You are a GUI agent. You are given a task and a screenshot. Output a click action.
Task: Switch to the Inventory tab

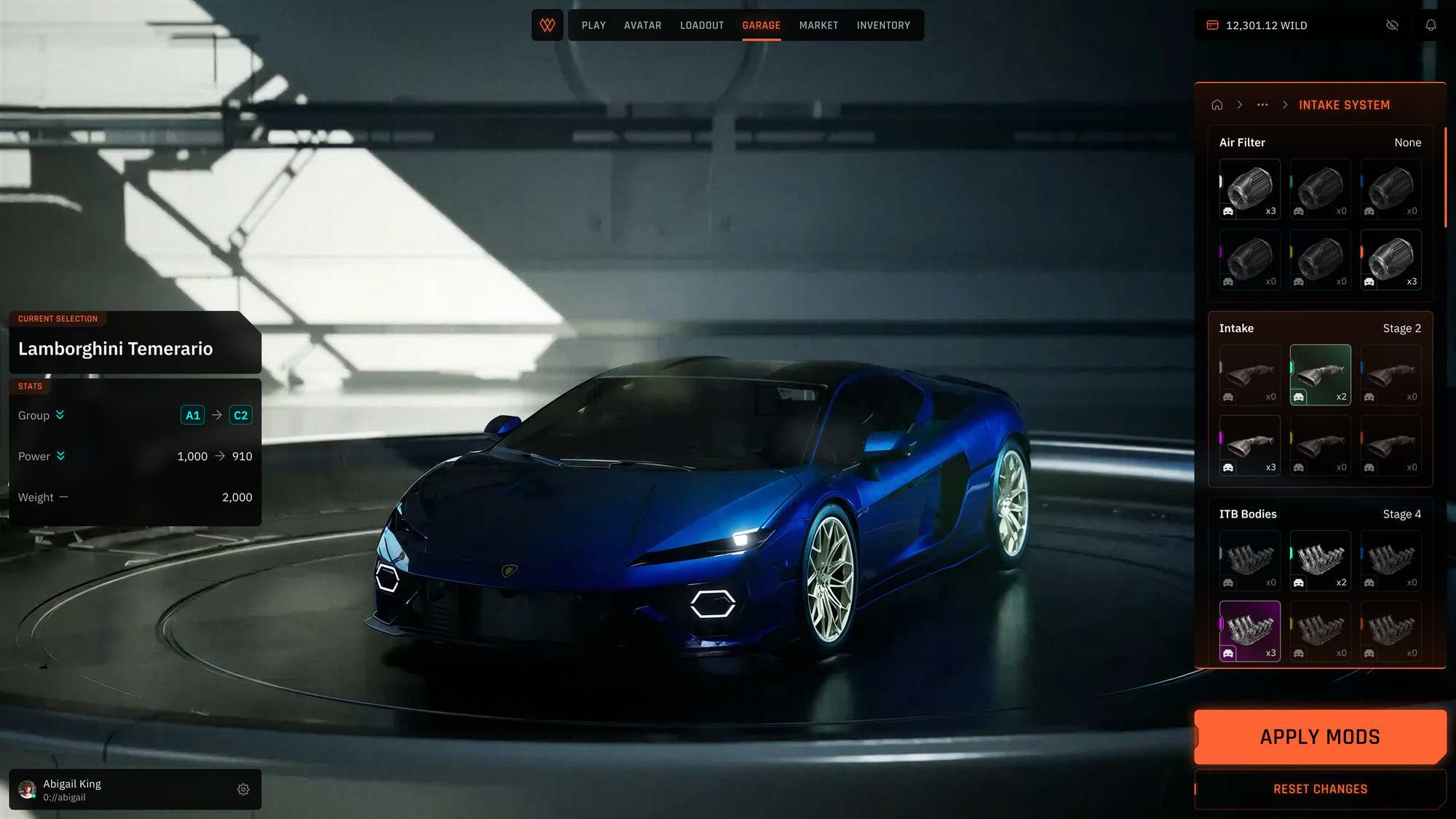coord(883,25)
